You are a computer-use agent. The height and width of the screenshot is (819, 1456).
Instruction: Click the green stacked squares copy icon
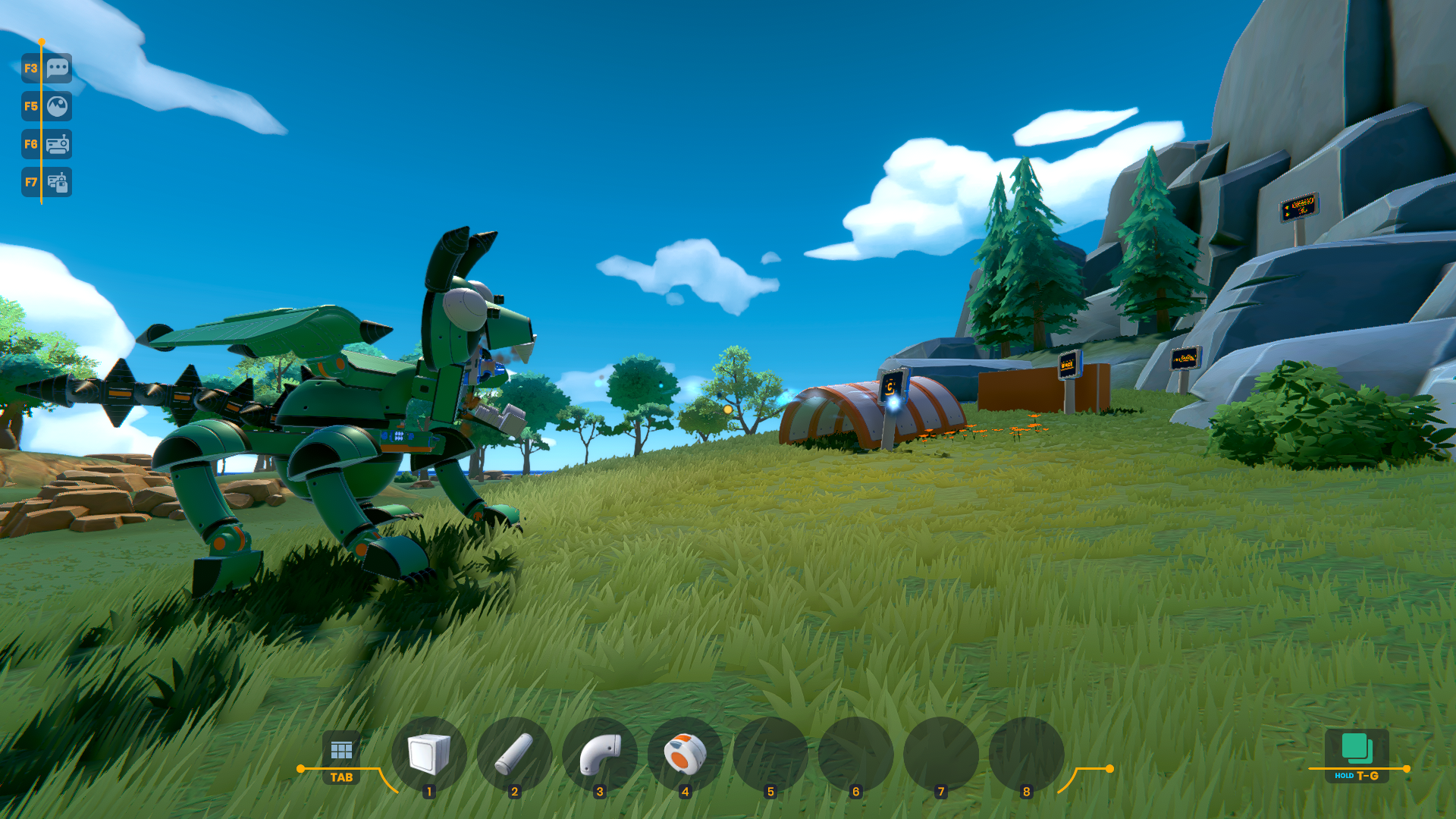point(1357,748)
